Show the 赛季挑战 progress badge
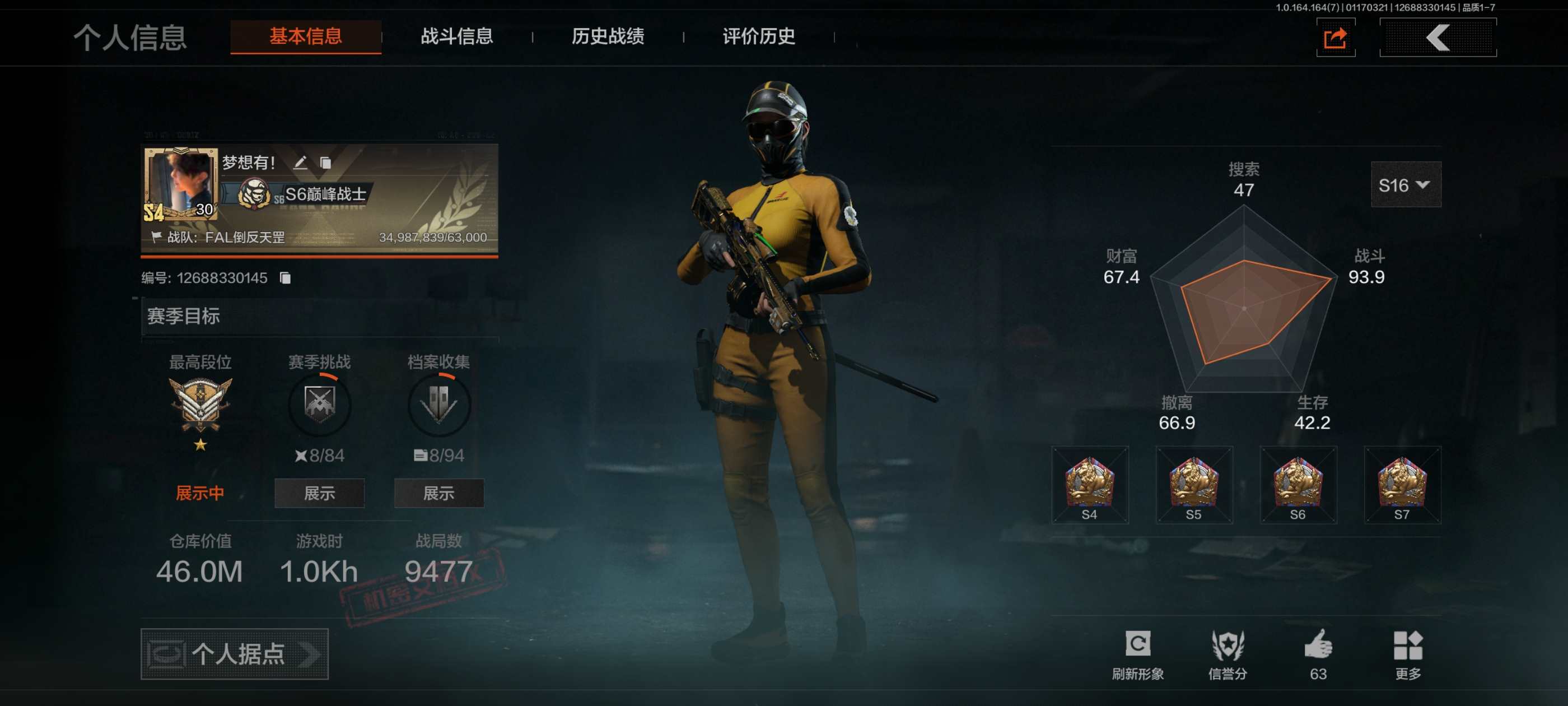 click(x=319, y=493)
